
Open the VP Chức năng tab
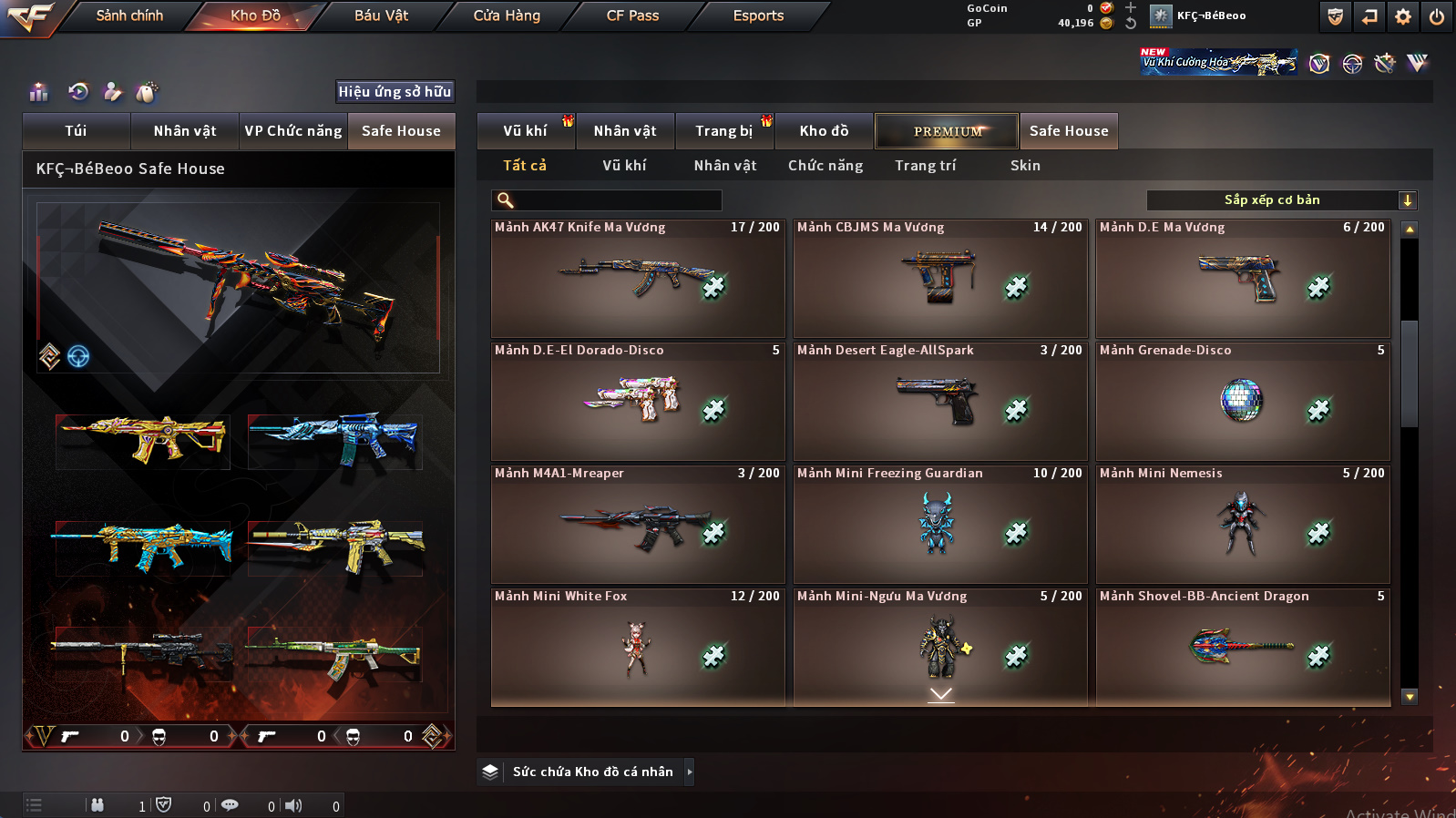tap(292, 131)
